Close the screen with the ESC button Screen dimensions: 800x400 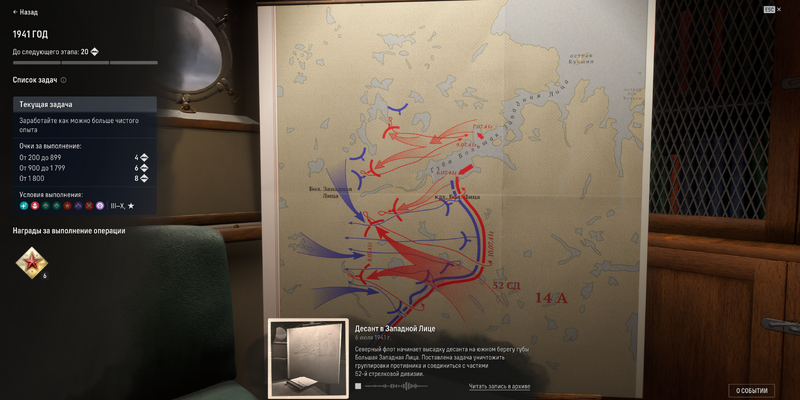coord(771,9)
